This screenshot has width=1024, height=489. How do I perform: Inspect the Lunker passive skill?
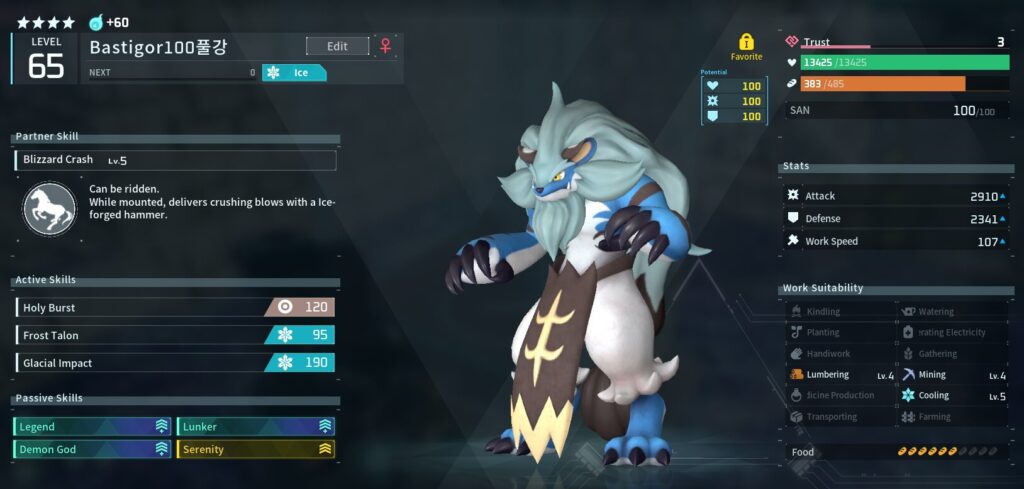[x=256, y=426]
